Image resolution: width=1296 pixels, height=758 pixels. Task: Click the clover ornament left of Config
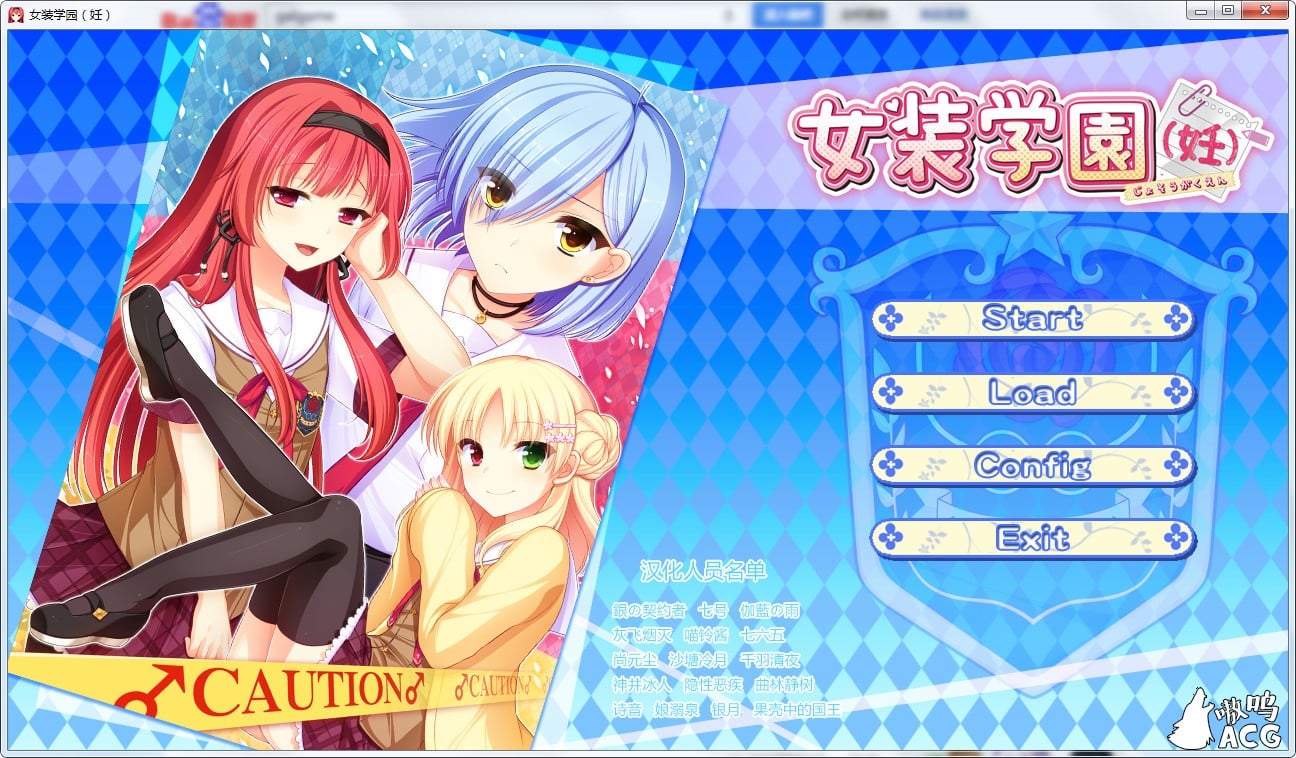pyautogui.click(x=893, y=466)
